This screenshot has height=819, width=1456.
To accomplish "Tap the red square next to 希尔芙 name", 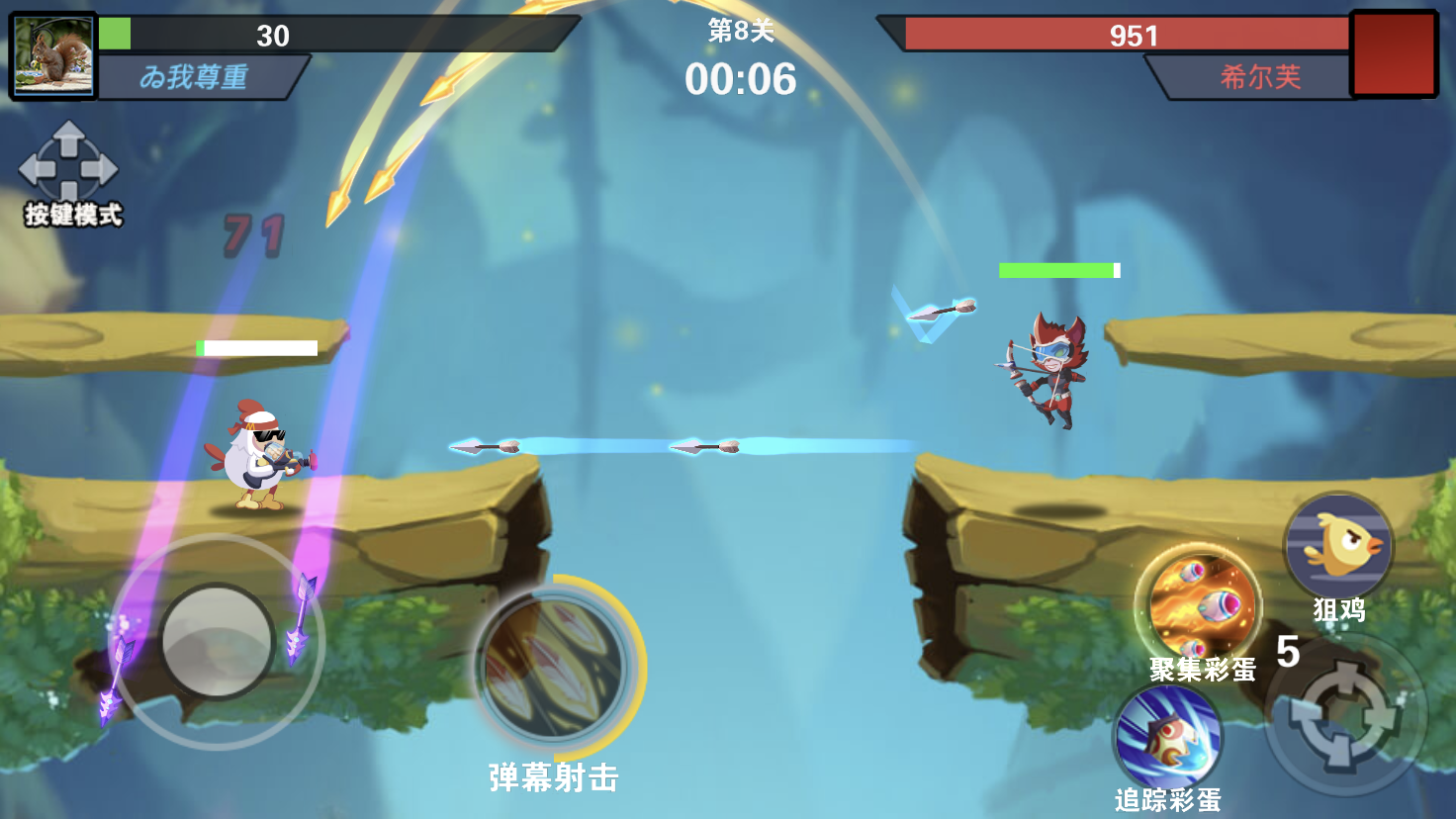I will click(x=1394, y=56).
